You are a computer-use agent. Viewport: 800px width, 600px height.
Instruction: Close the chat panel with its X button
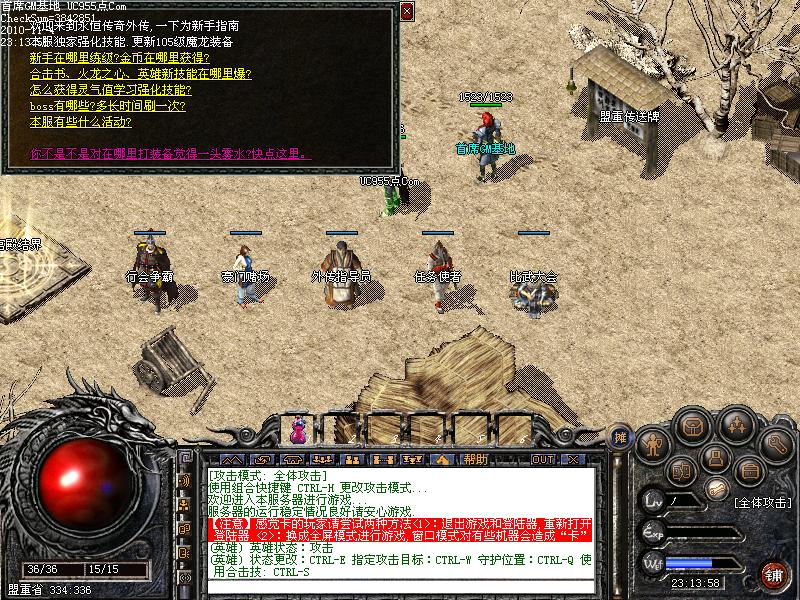(x=573, y=460)
